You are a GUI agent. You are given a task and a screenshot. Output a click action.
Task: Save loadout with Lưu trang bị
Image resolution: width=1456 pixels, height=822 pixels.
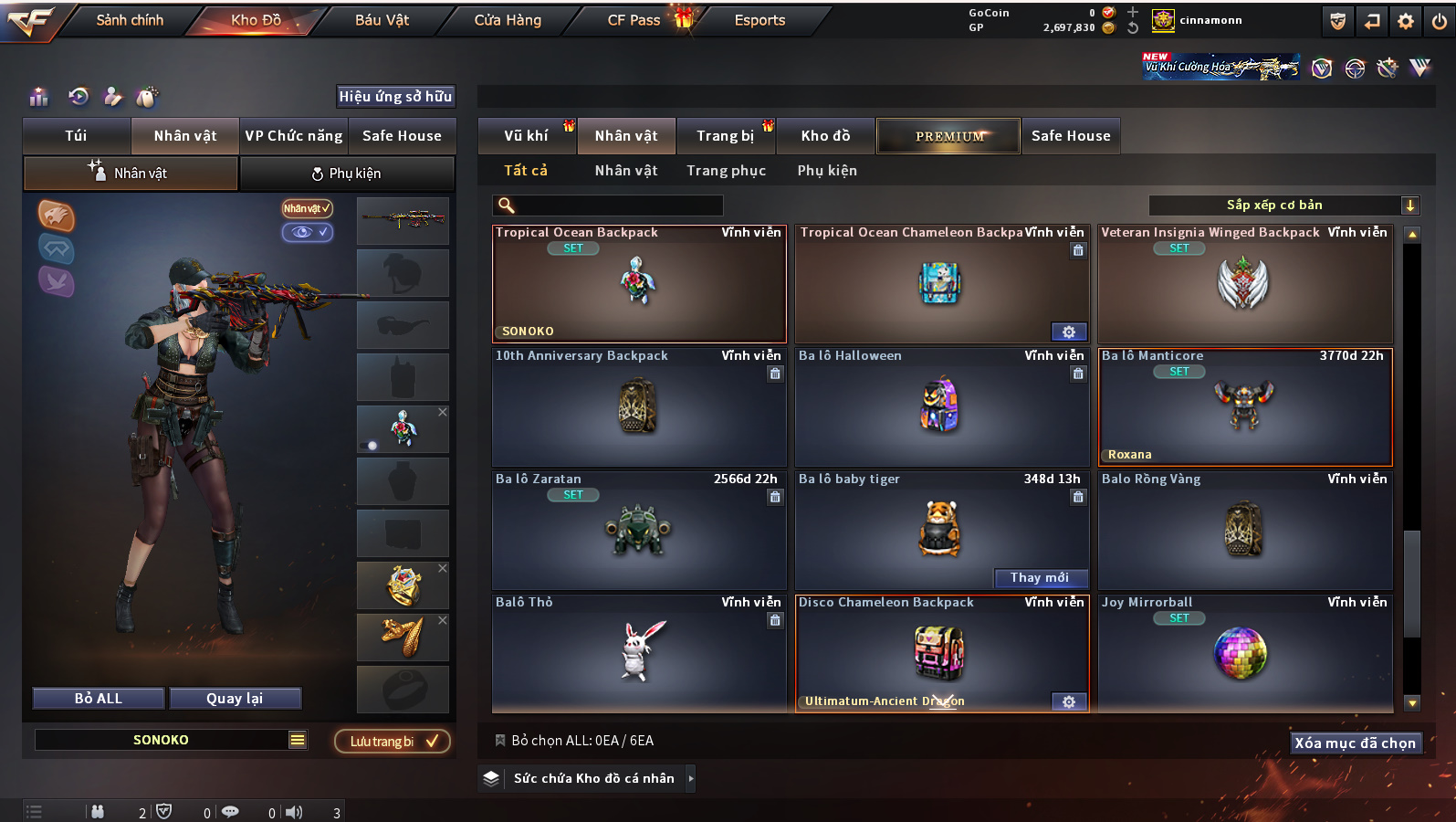tap(393, 741)
